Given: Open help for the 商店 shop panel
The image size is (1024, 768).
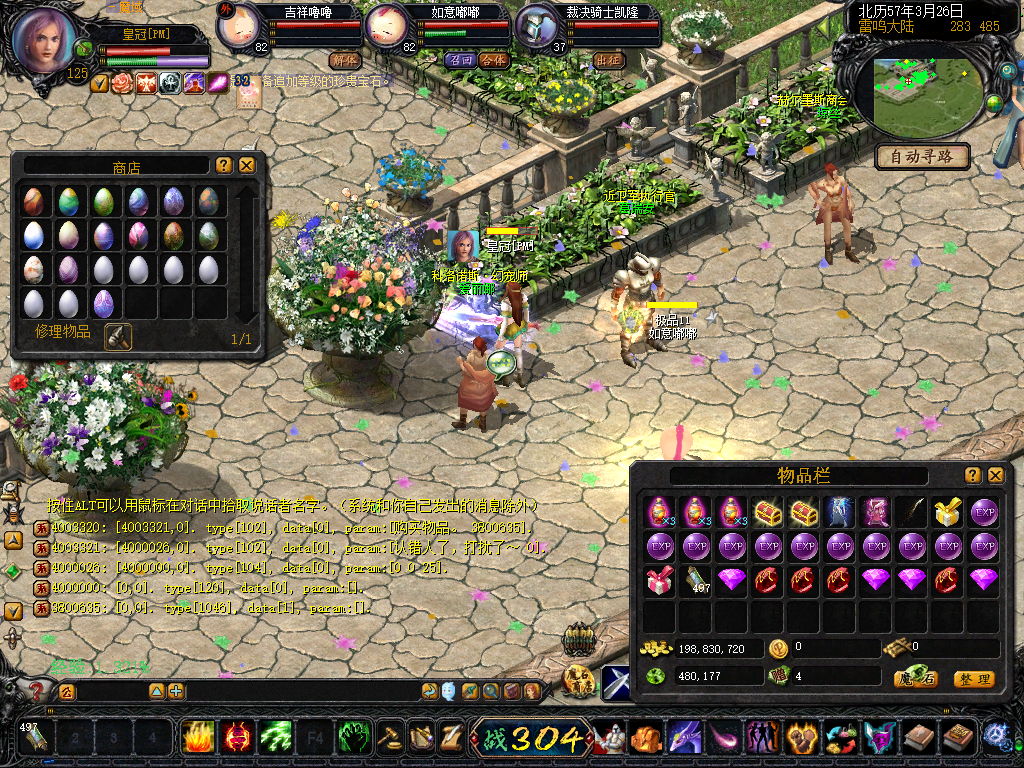Looking at the screenshot, I should coord(224,165).
